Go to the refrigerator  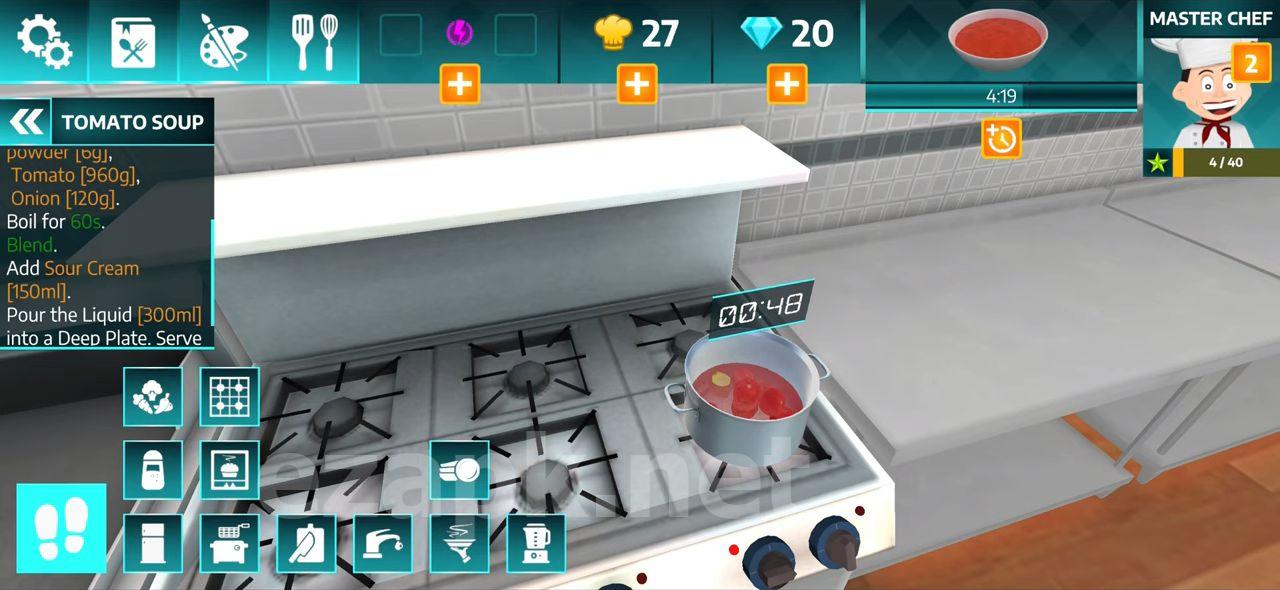click(x=153, y=543)
